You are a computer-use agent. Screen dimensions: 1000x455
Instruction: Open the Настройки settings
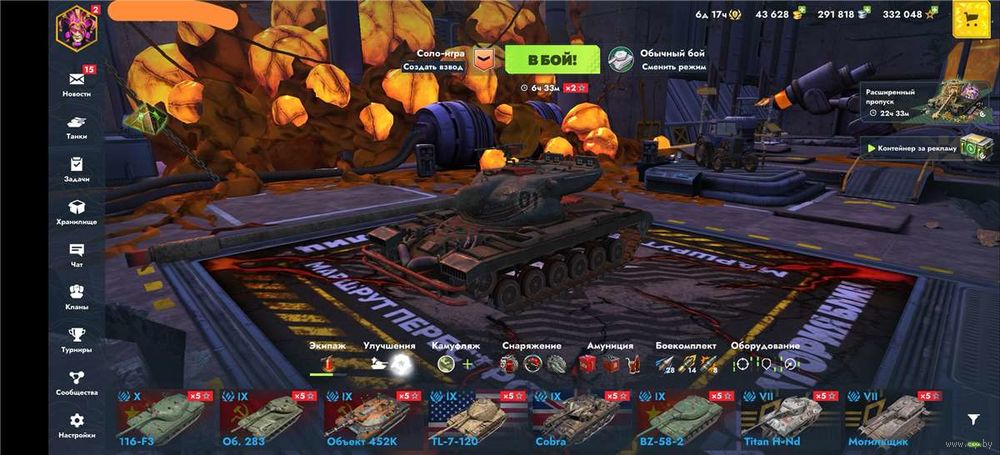coord(76,425)
